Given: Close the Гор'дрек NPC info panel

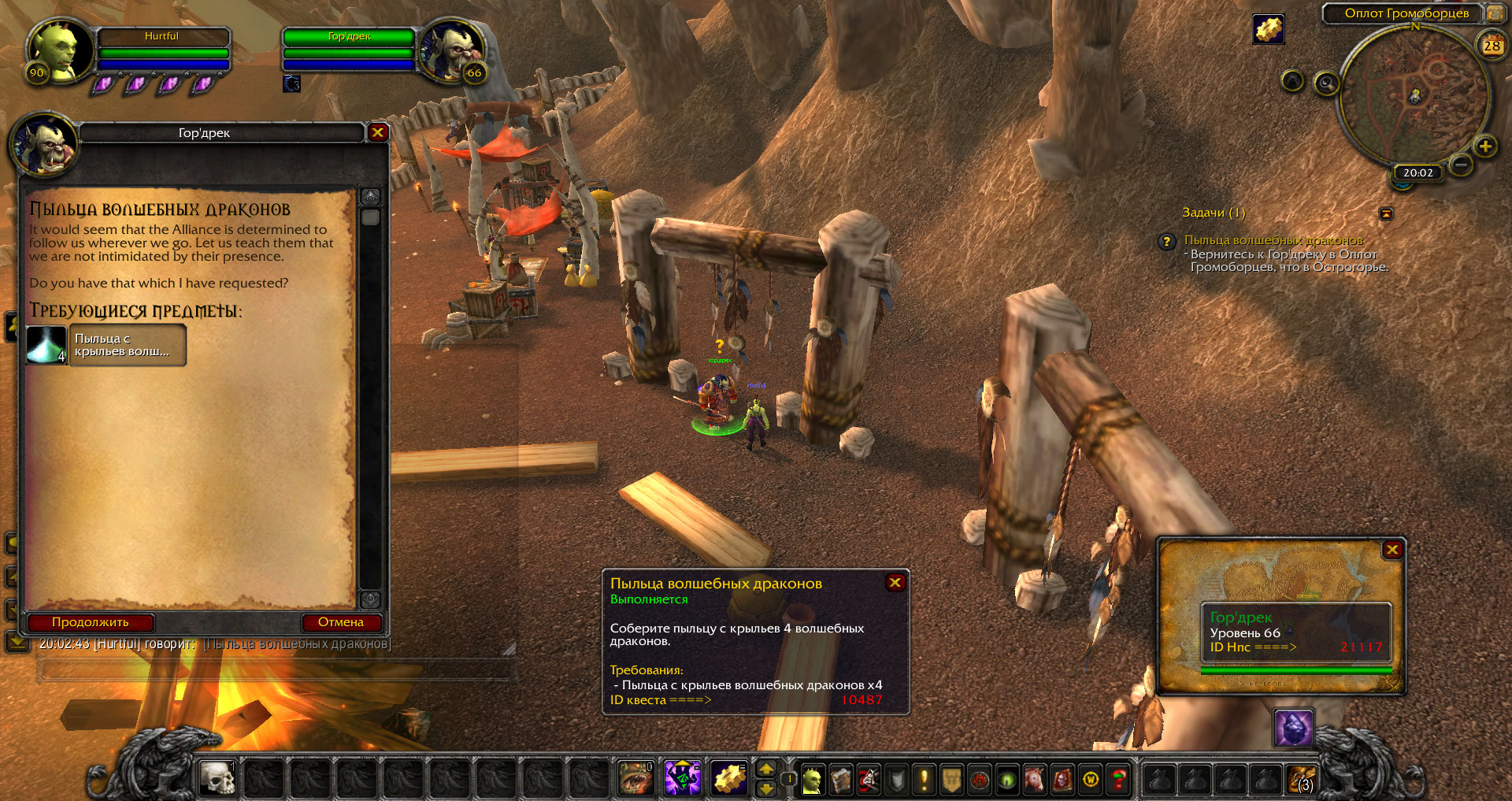Looking at the screenshot, I should coord(1392,550).
